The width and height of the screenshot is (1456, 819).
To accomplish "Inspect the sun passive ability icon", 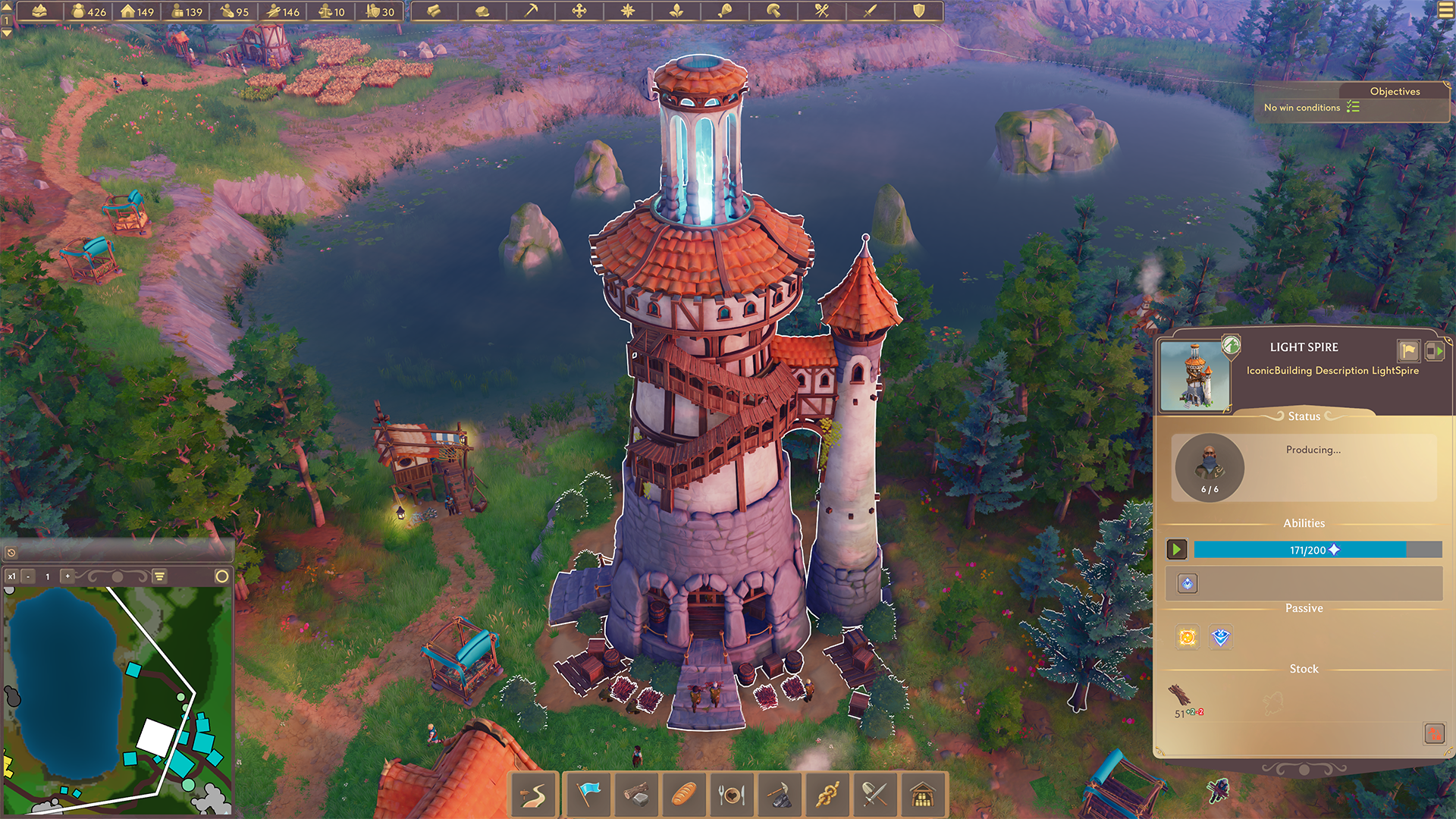I will click(1188, 638).
